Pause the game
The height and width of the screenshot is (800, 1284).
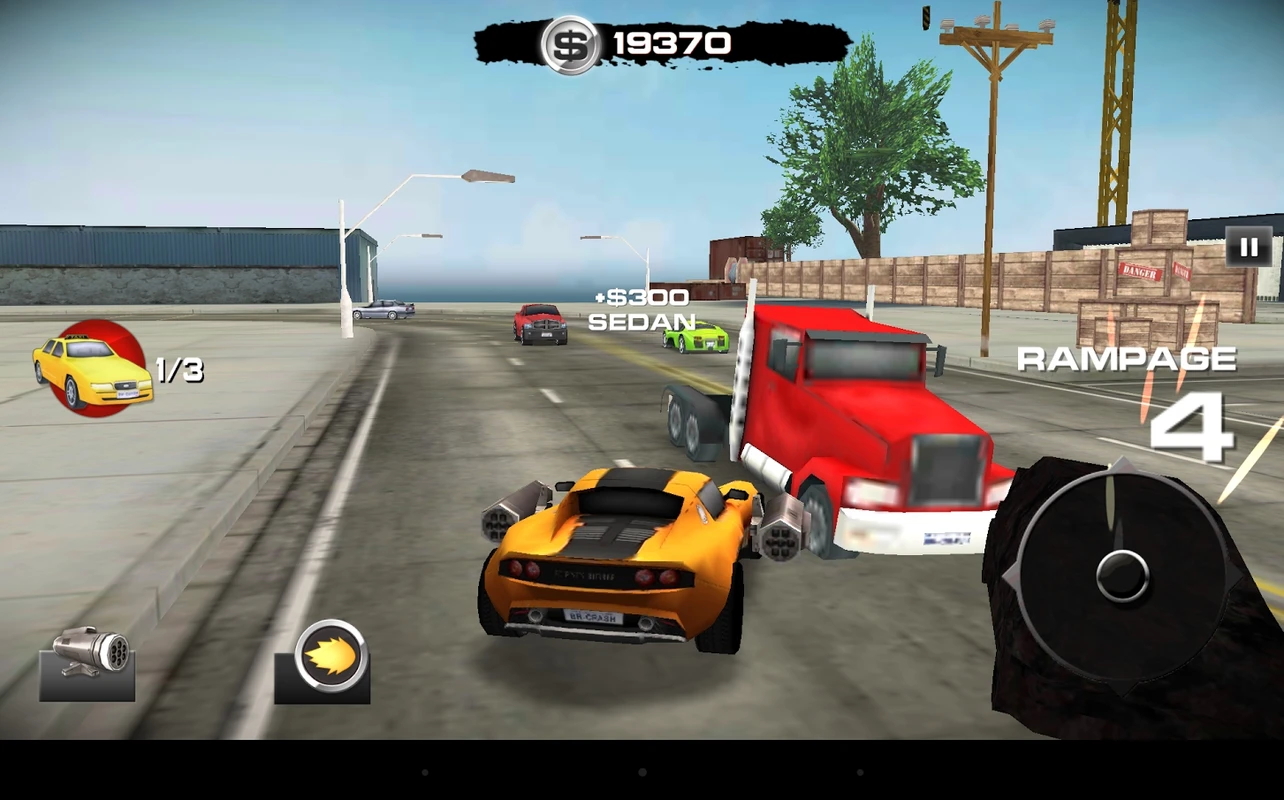(1249, 247)
